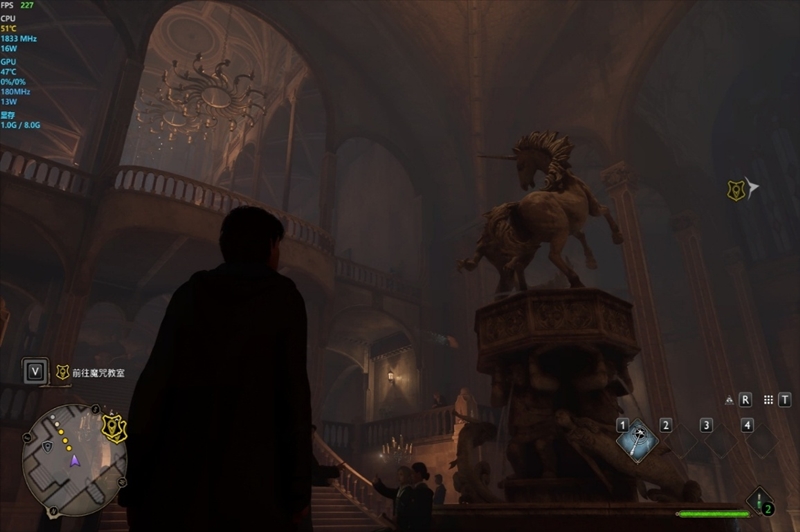Click the gold quest waypoint floating in the hall
Image resolution: width=800 pixels, height=532 pixels.
[737, 189]
